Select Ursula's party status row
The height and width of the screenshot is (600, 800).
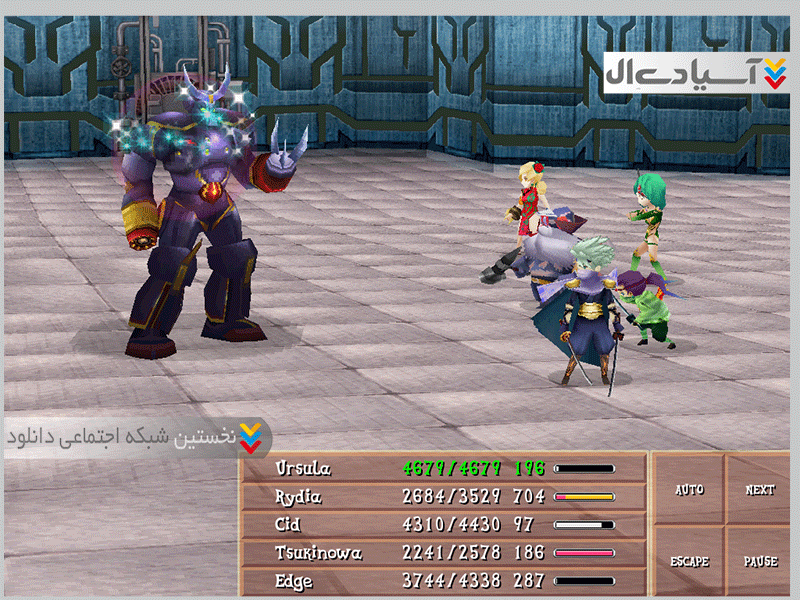pos(443,468)
